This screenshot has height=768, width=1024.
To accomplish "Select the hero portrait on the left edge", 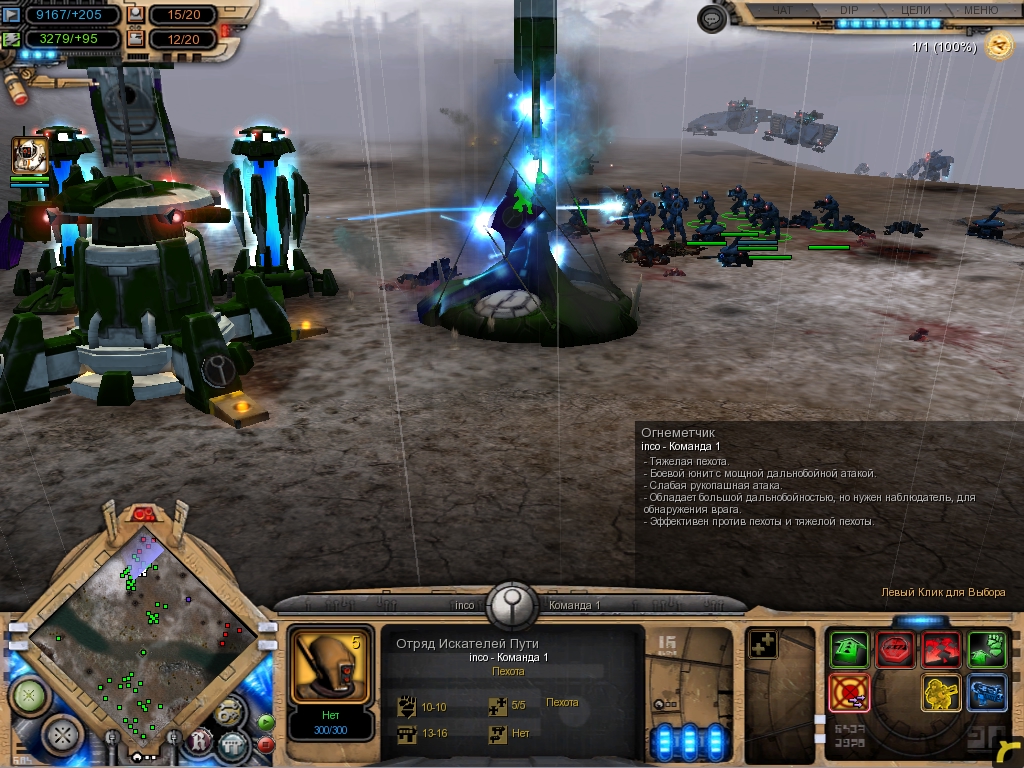I will 29,156.
